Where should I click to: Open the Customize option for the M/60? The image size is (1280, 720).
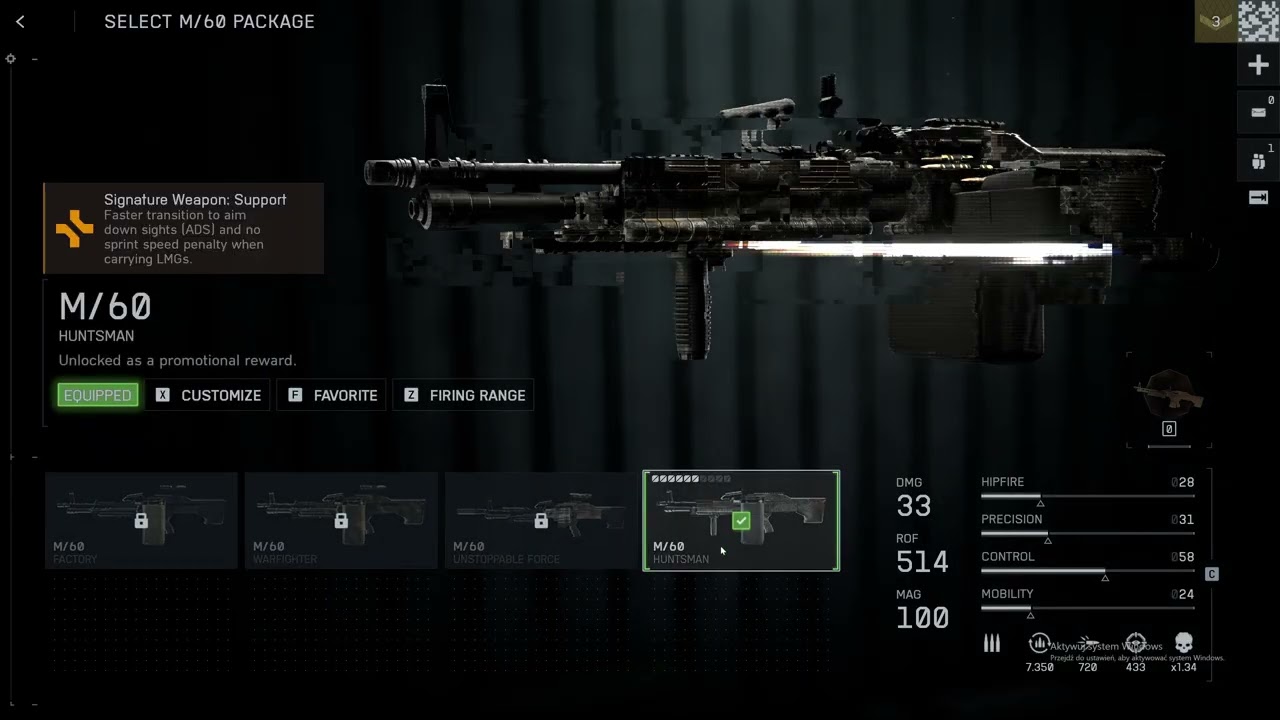pos(208,395)
